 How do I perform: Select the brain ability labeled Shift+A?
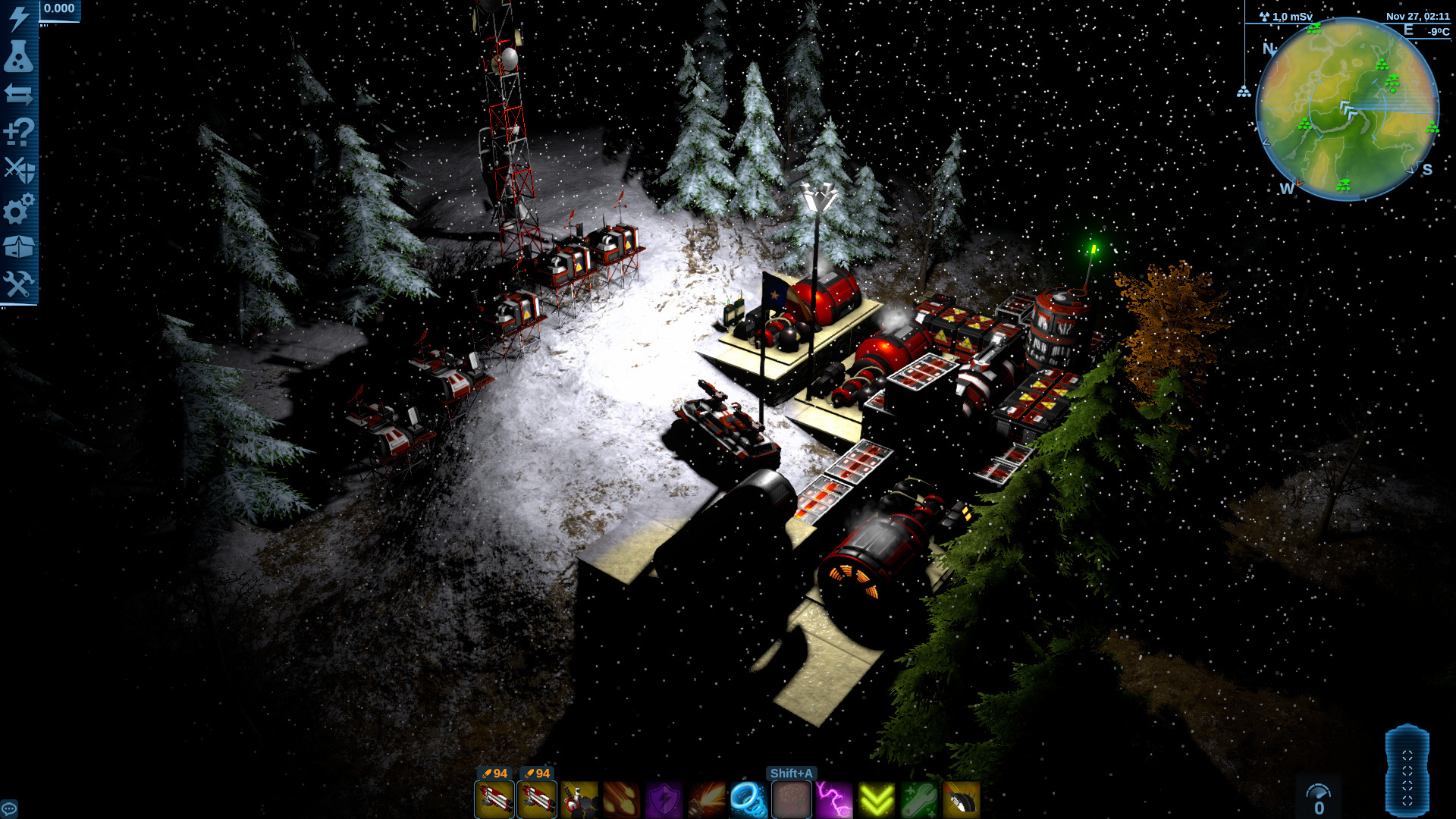click(791, 800)
